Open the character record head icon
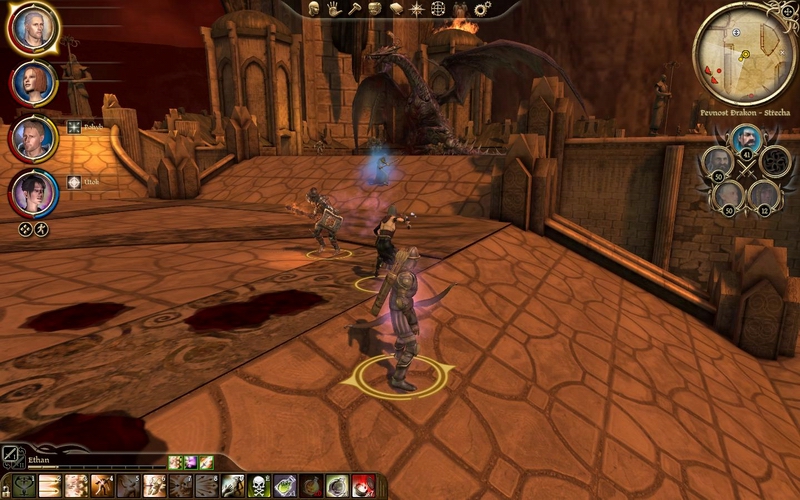 [313, 9]
